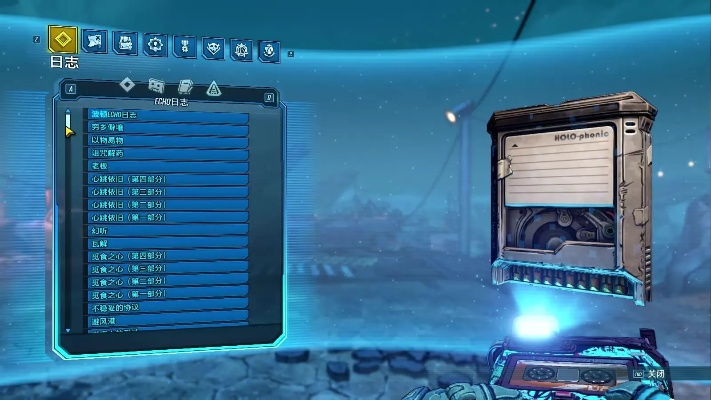Screen dimensions: 711x400
Task: Play the 心结依旧（第四部分）log
Action: coord(167,179)
